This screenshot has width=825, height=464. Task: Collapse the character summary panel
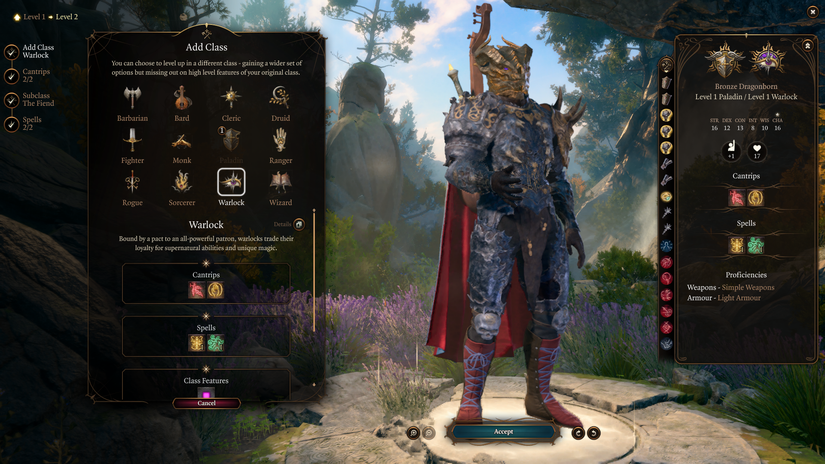[x=807, y=45]
